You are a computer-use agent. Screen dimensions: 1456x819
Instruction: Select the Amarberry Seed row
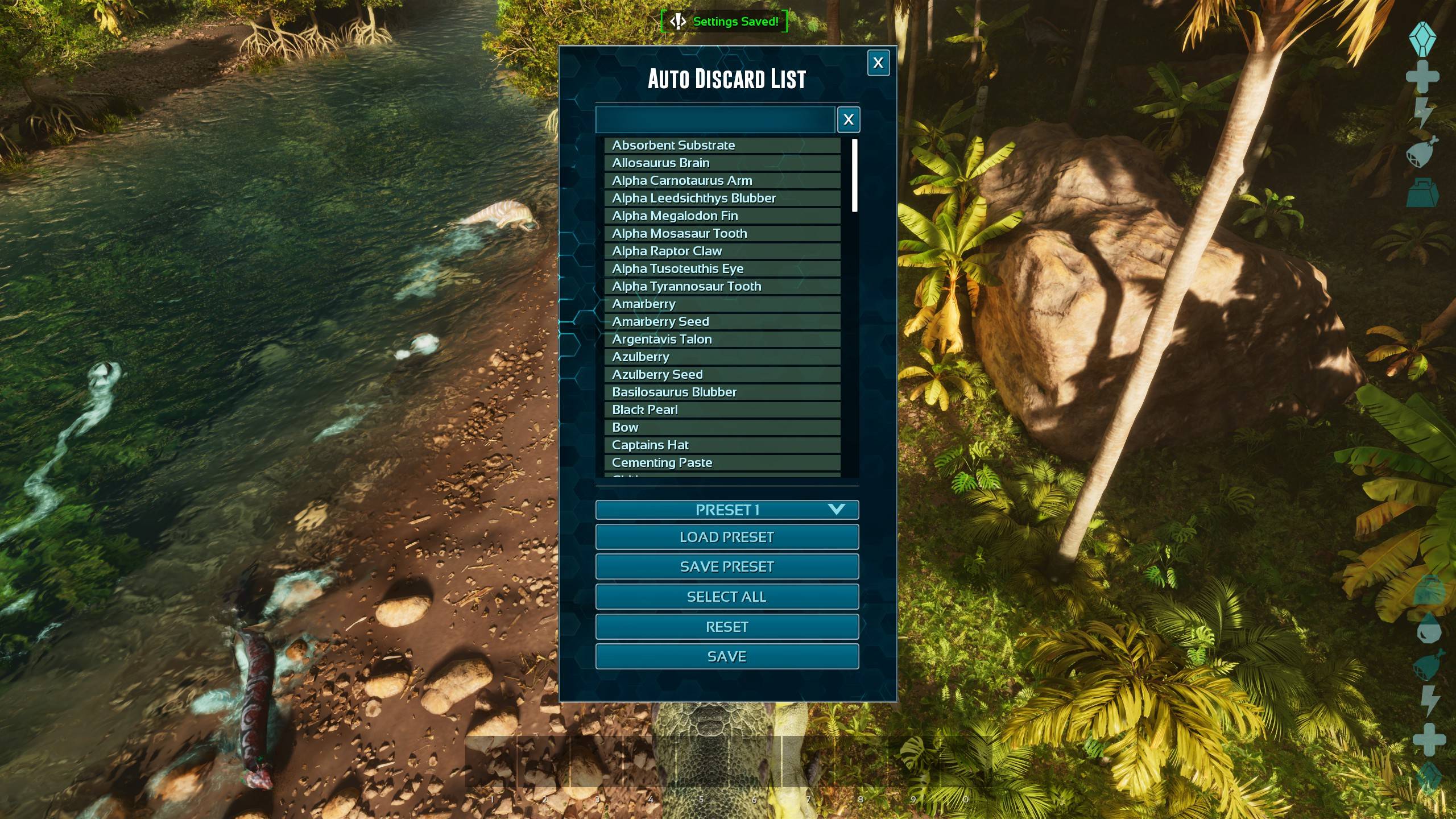coord(722,321)
